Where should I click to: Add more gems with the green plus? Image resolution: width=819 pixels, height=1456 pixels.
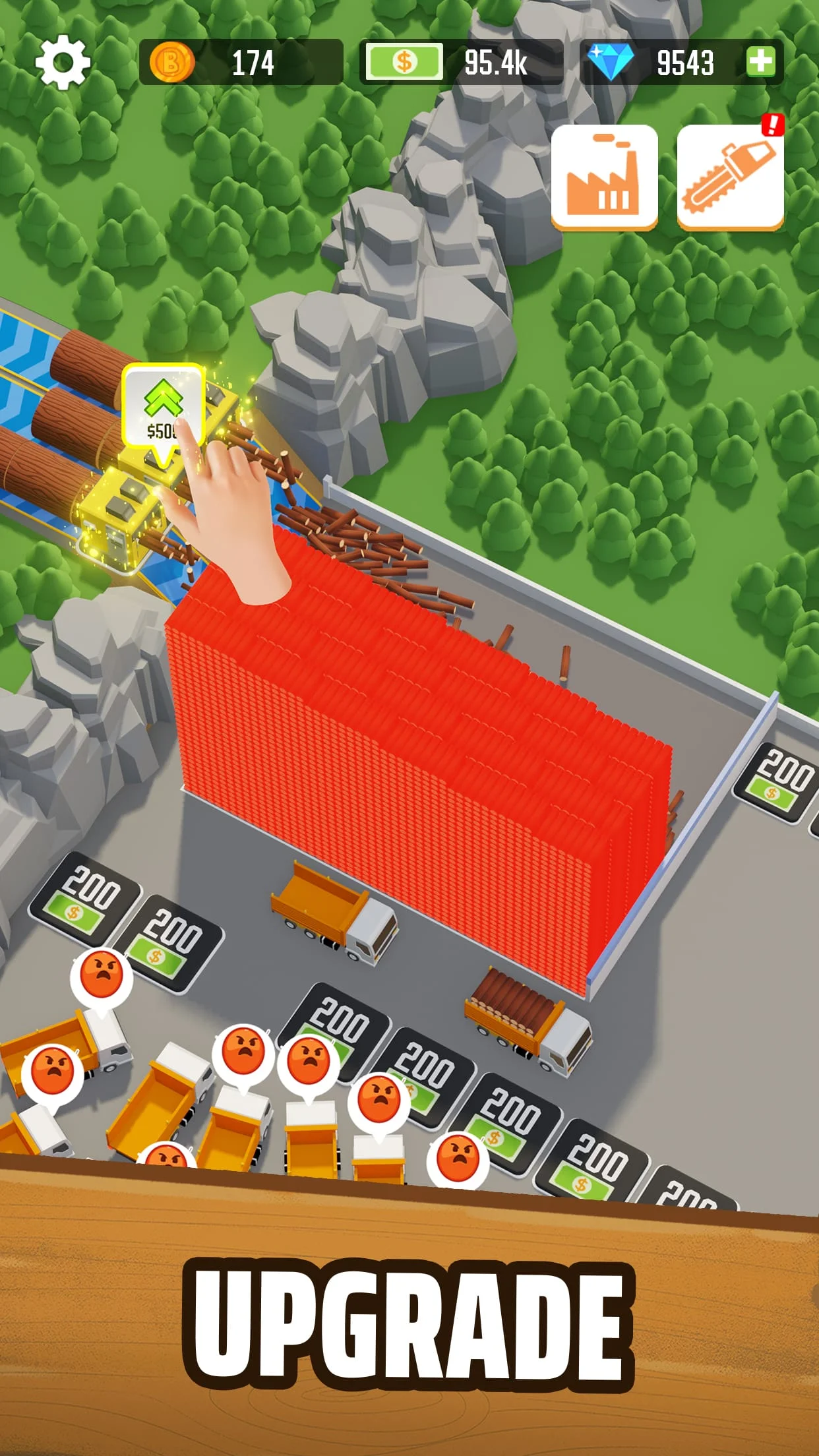pos(761,63)
